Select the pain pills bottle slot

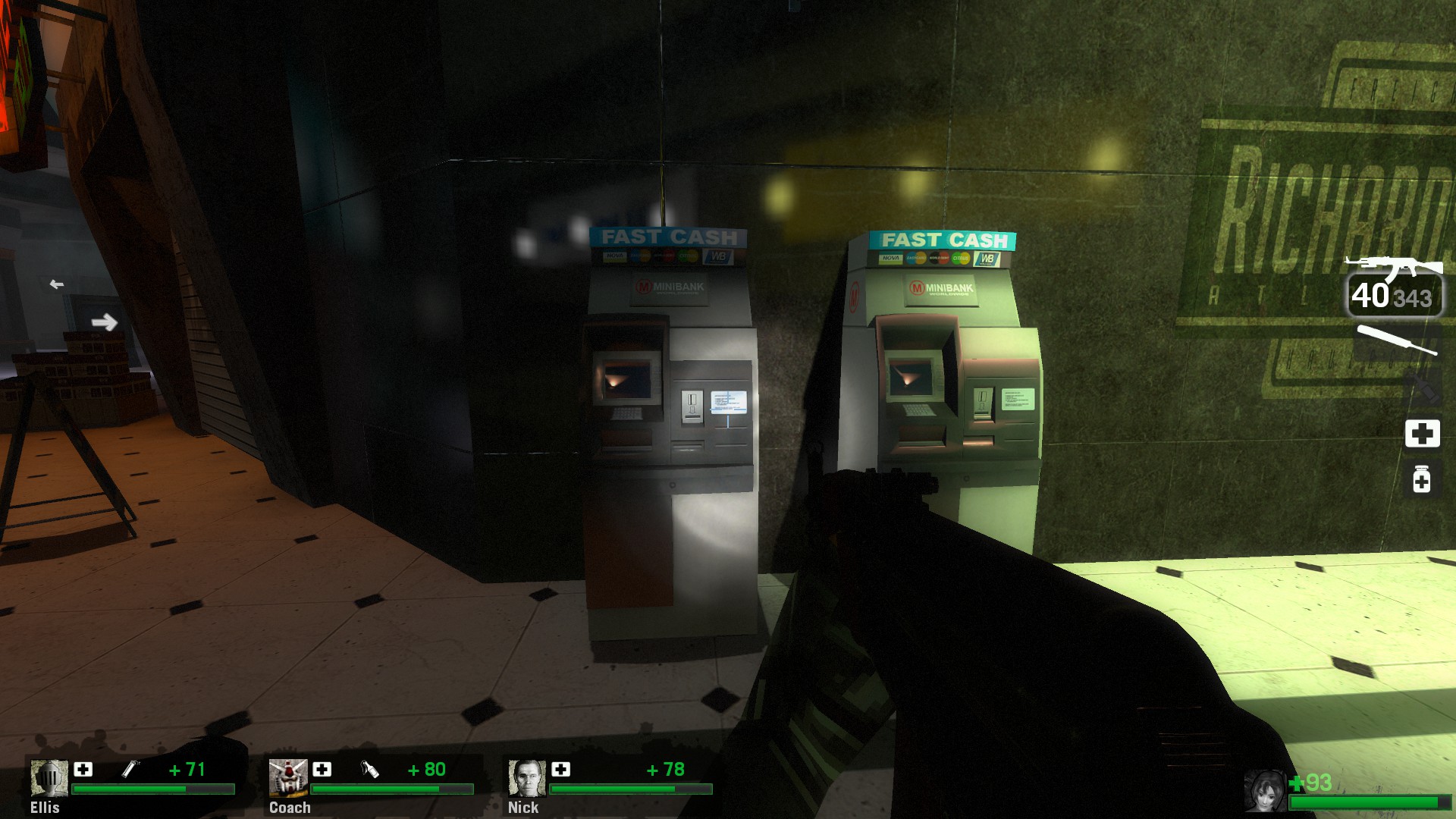[1422, 479]
